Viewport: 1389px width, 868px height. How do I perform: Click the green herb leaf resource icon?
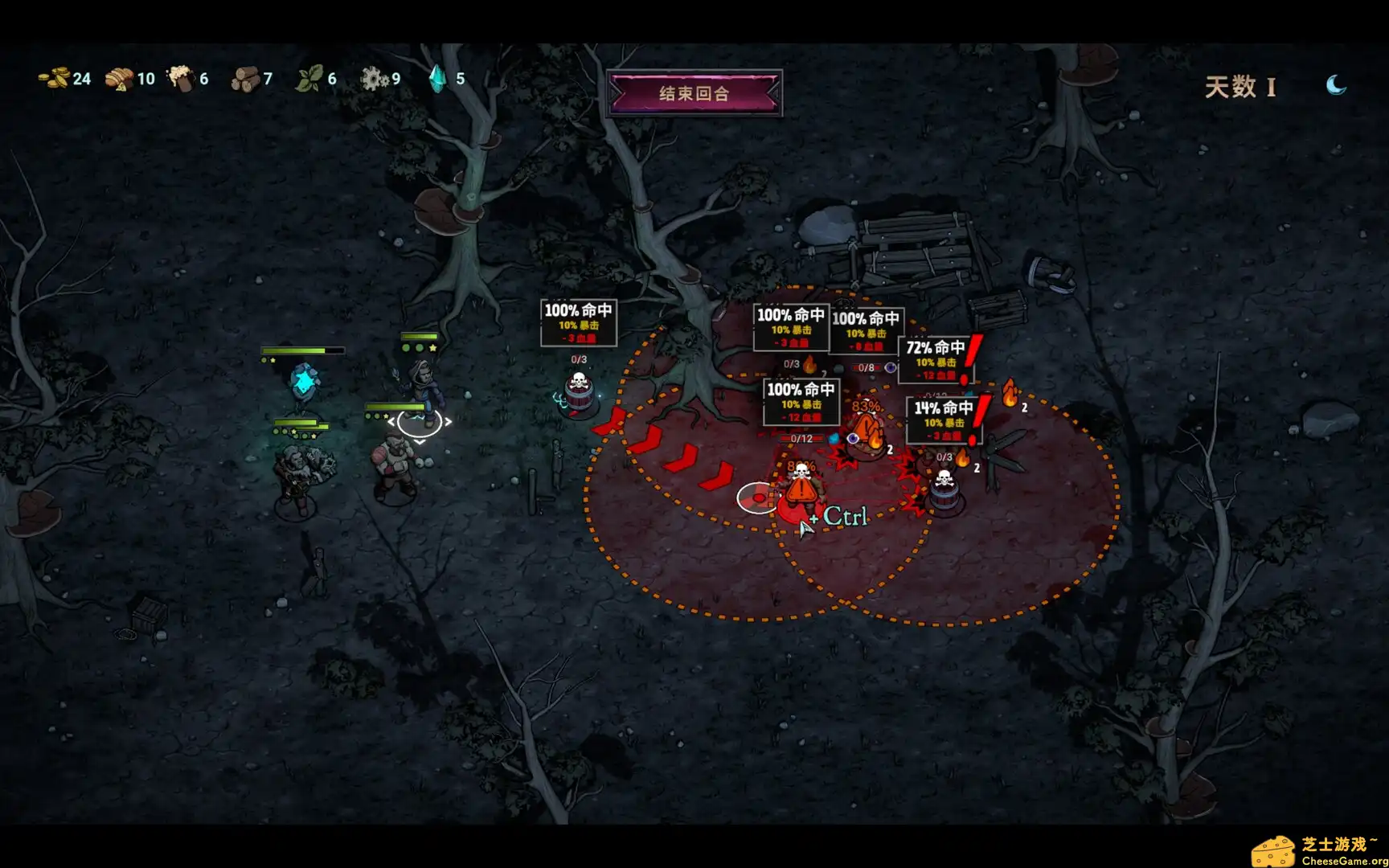click(x=309, y=79)
